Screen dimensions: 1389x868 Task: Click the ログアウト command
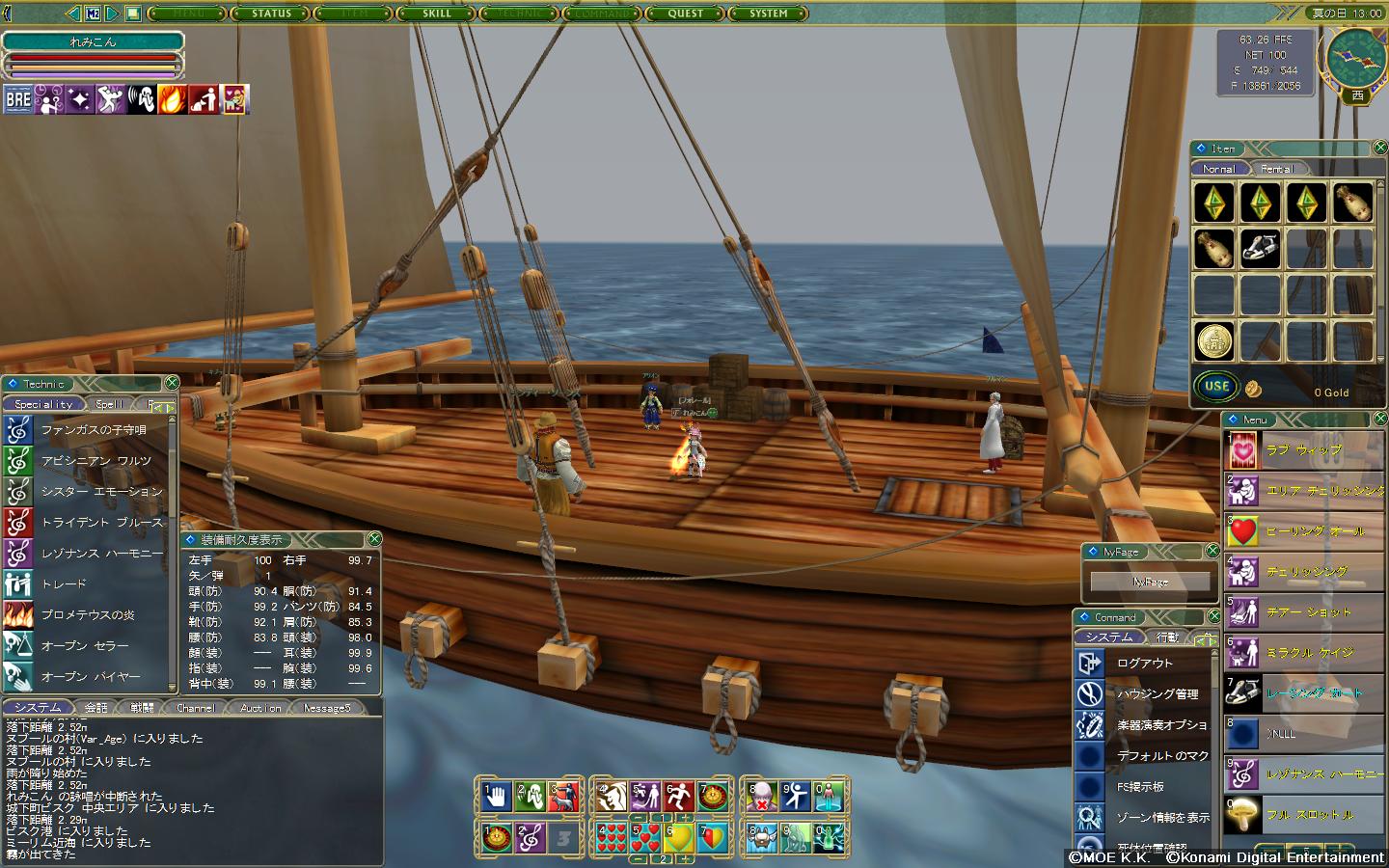click(1144, 664)
